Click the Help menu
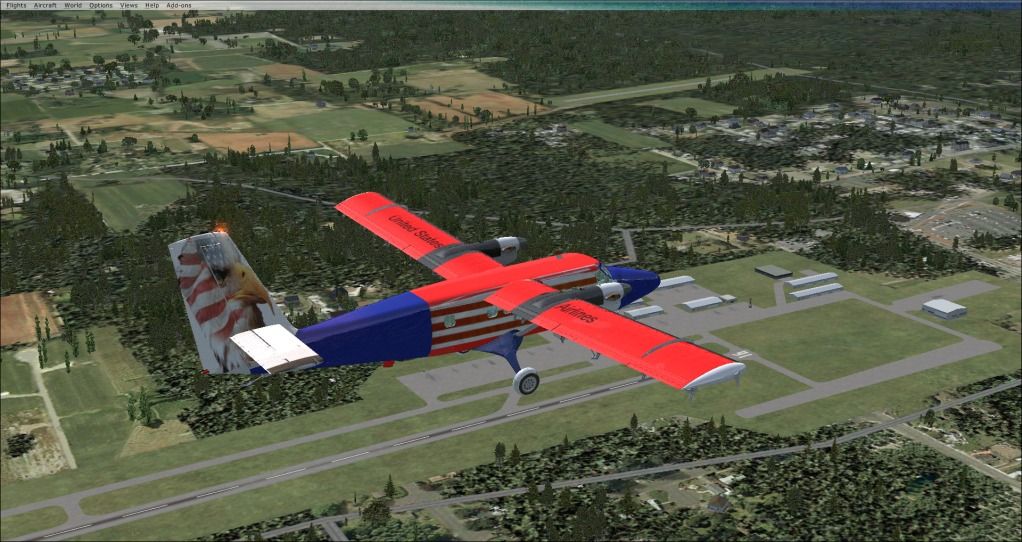This screenshot has width=1022, height=542. click(x=152, y=5)
